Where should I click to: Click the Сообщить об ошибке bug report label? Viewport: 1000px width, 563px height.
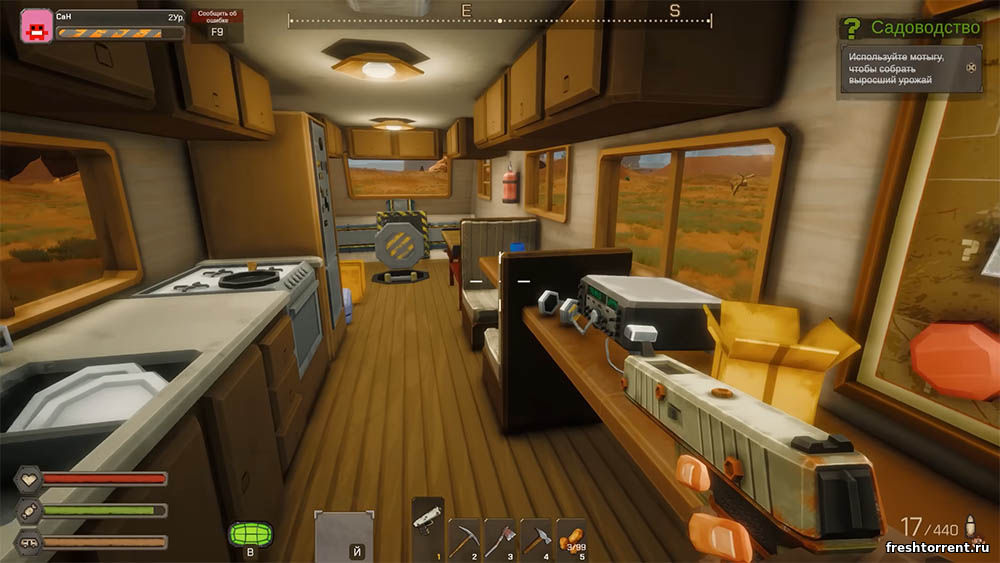[217, 17]
